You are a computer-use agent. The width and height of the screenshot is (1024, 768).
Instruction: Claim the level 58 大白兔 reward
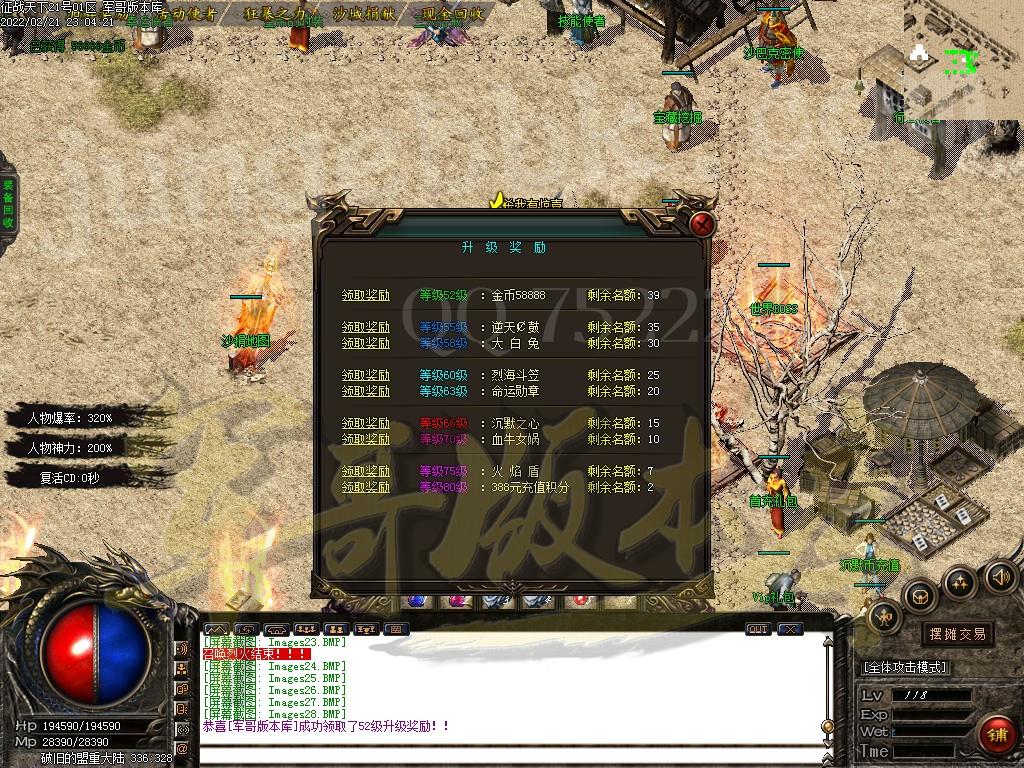tap(366, 343)
